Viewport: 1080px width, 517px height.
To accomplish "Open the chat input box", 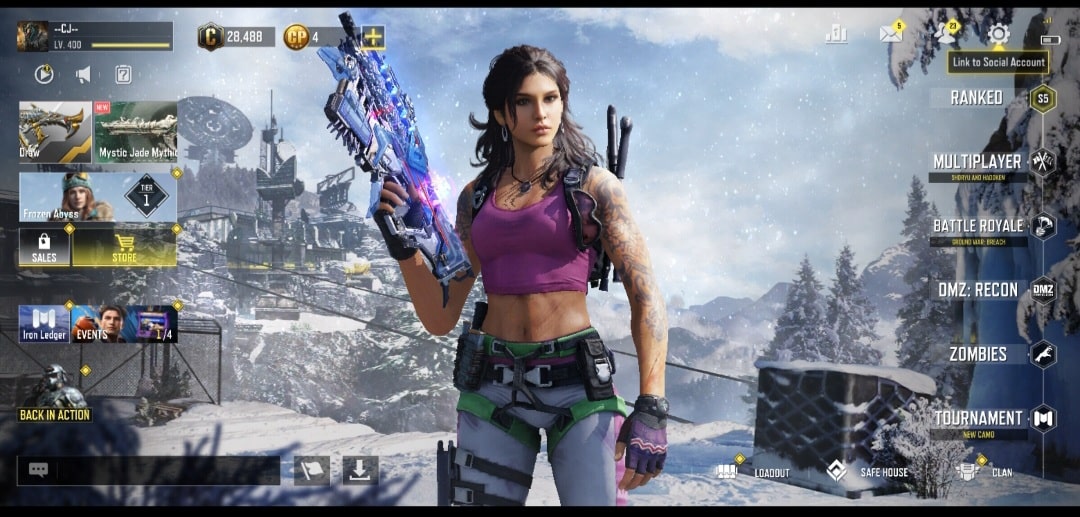I will click(148, 470).
